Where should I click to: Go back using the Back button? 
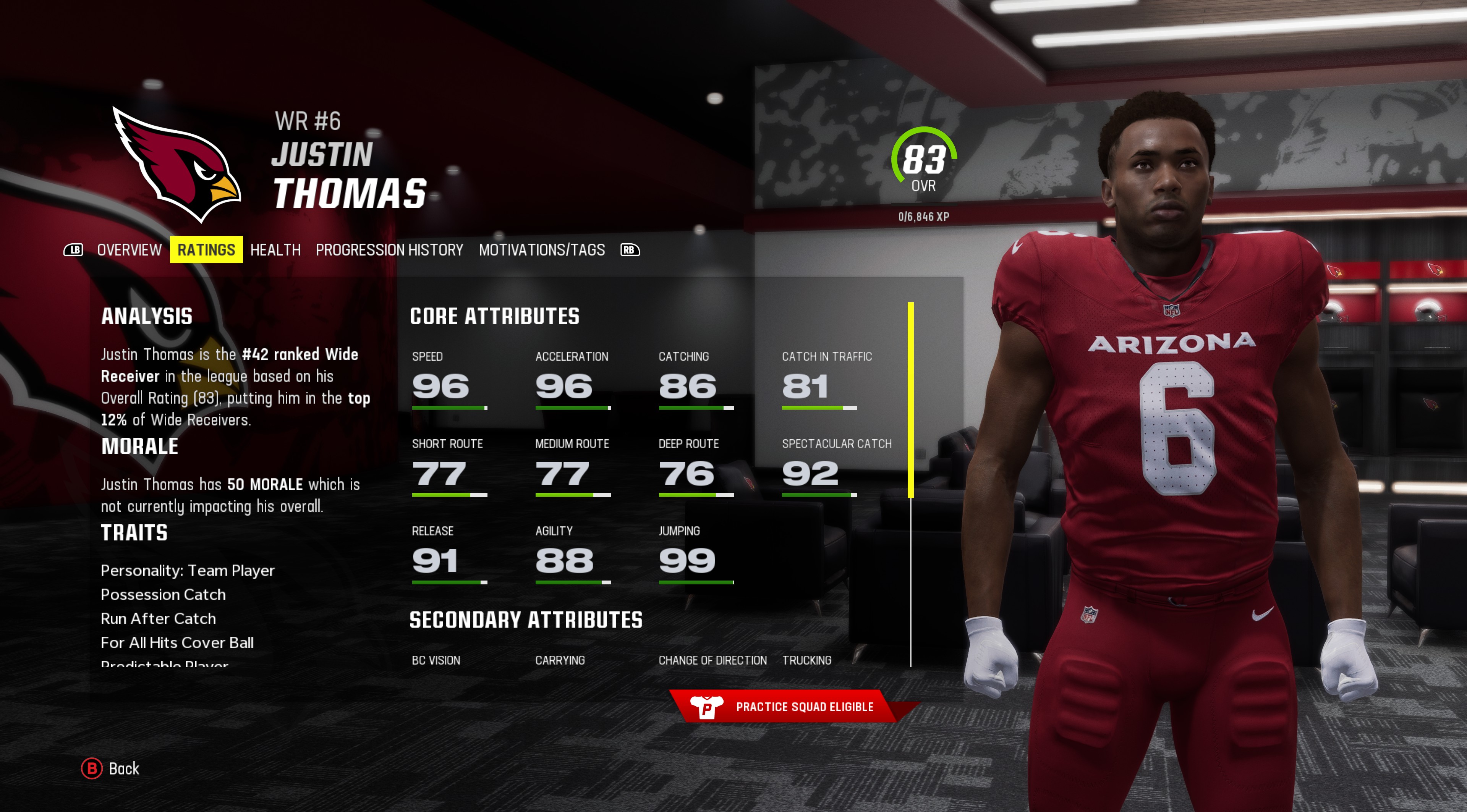111,768
